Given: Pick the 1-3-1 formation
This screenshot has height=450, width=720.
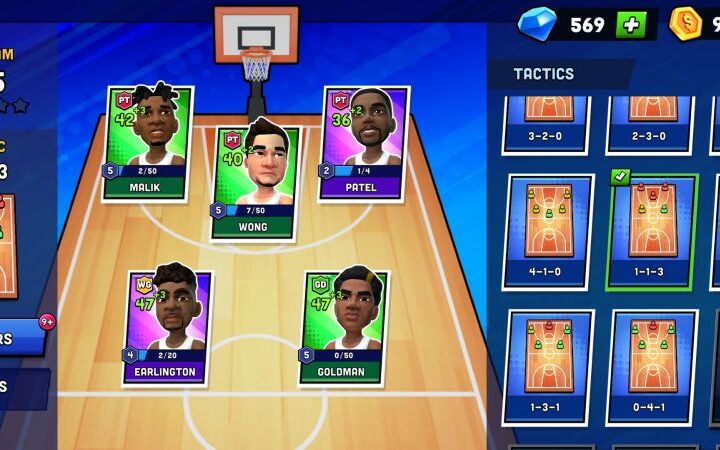Looking at the screenshot, I should tap(548, 365).
